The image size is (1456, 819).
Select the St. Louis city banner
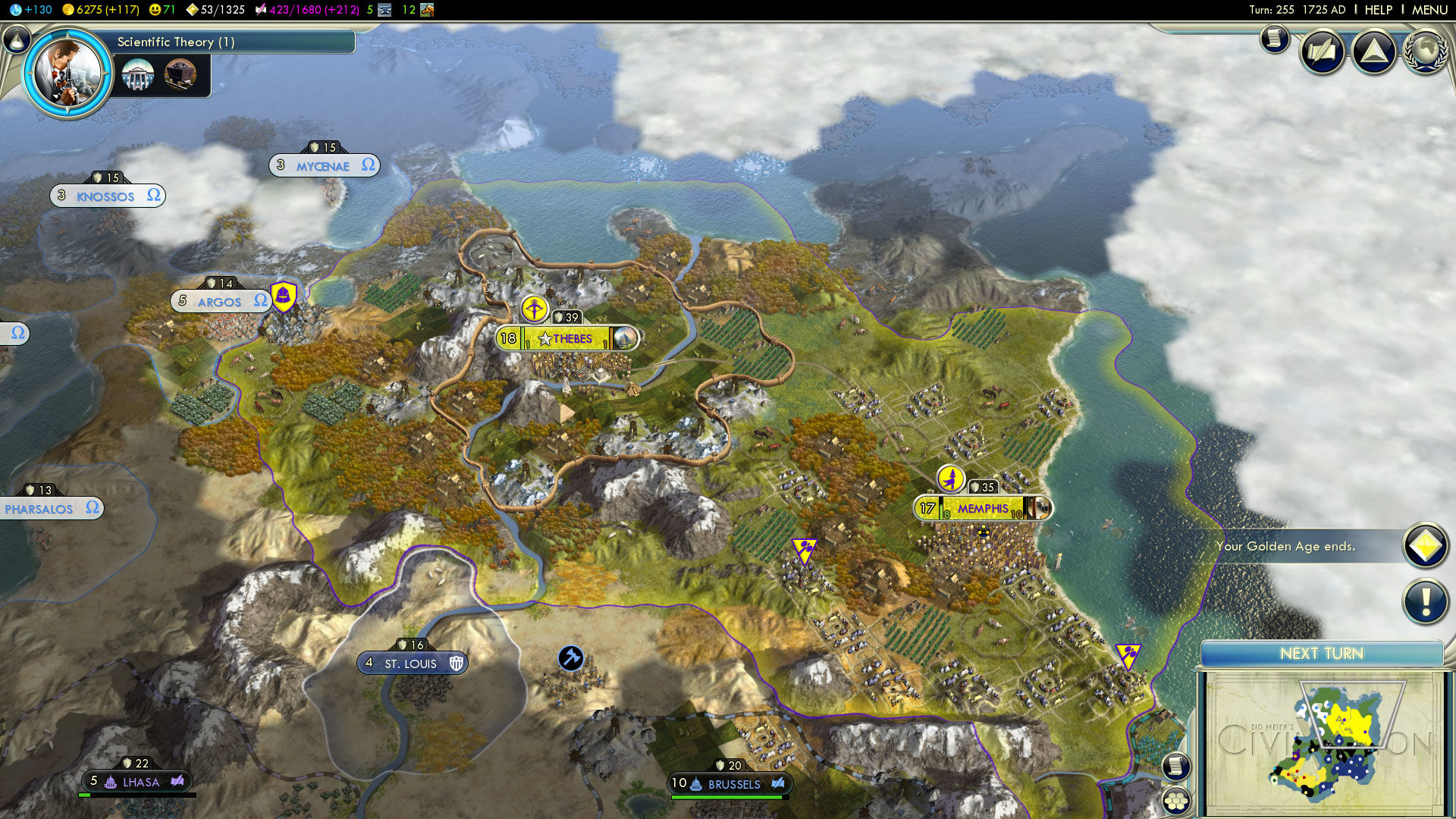coord(412,664)
